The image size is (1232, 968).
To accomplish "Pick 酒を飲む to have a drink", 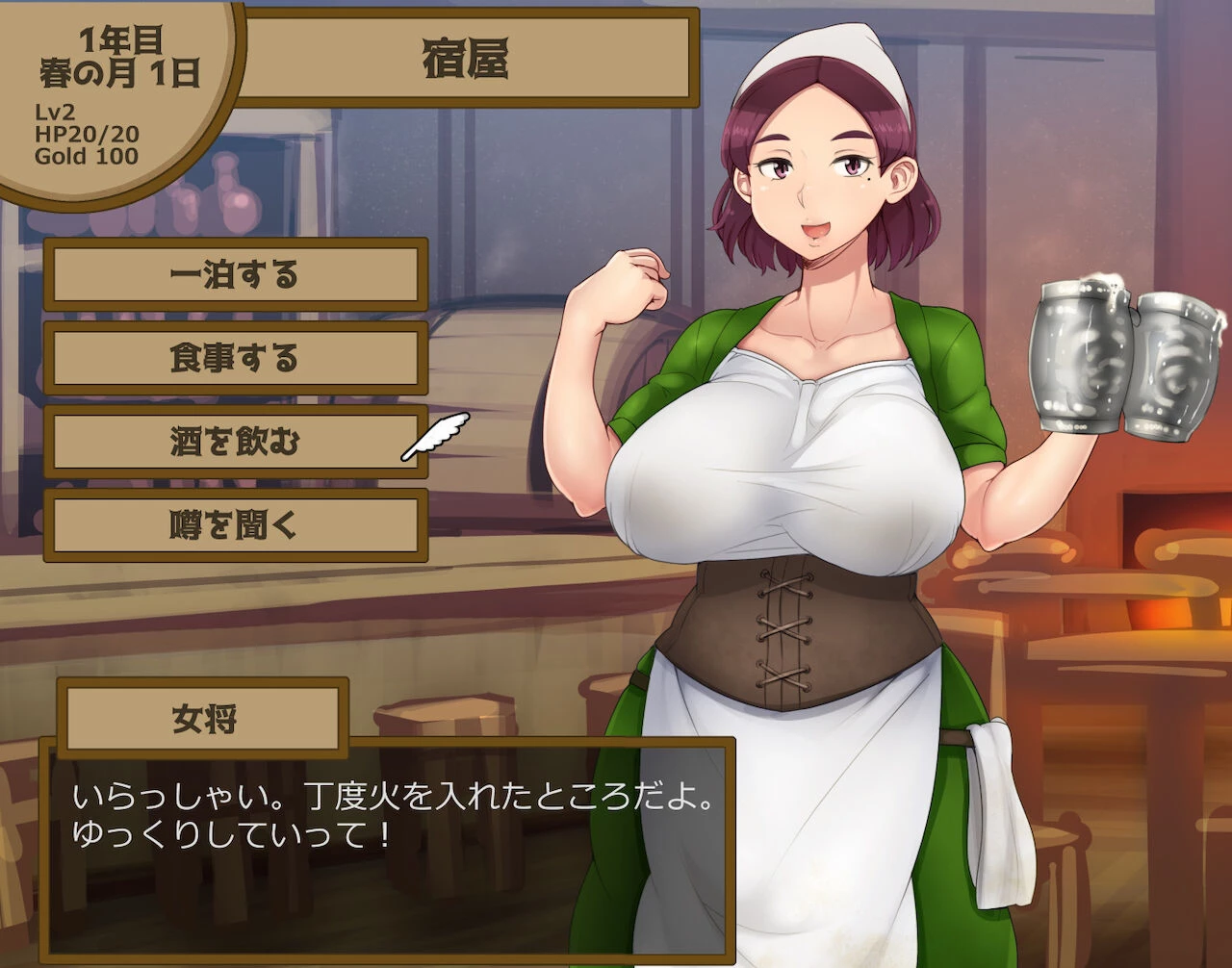I will tap(235, 443).
